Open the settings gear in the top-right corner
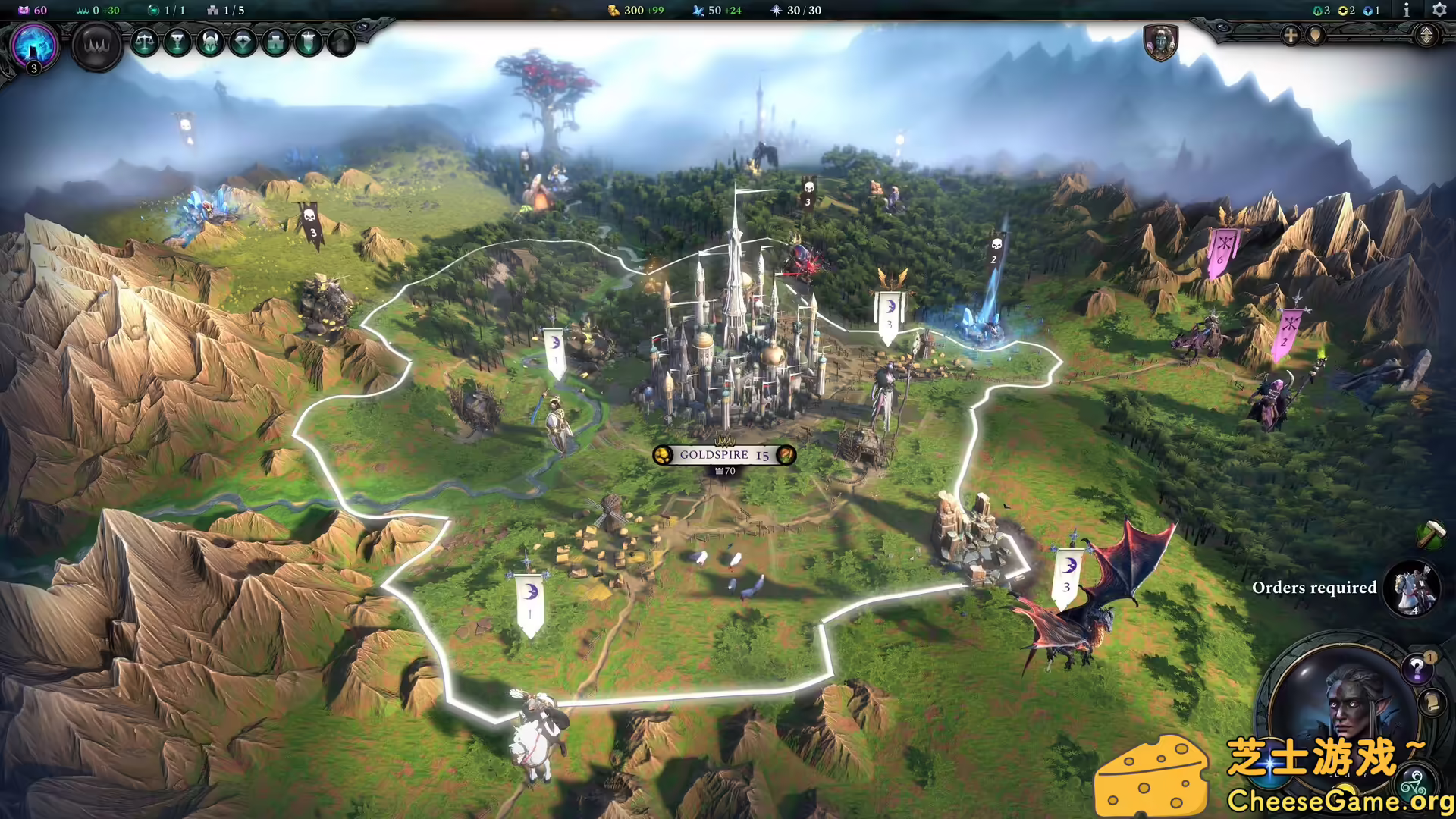The image size is (1456, 819). (1439, 11)
